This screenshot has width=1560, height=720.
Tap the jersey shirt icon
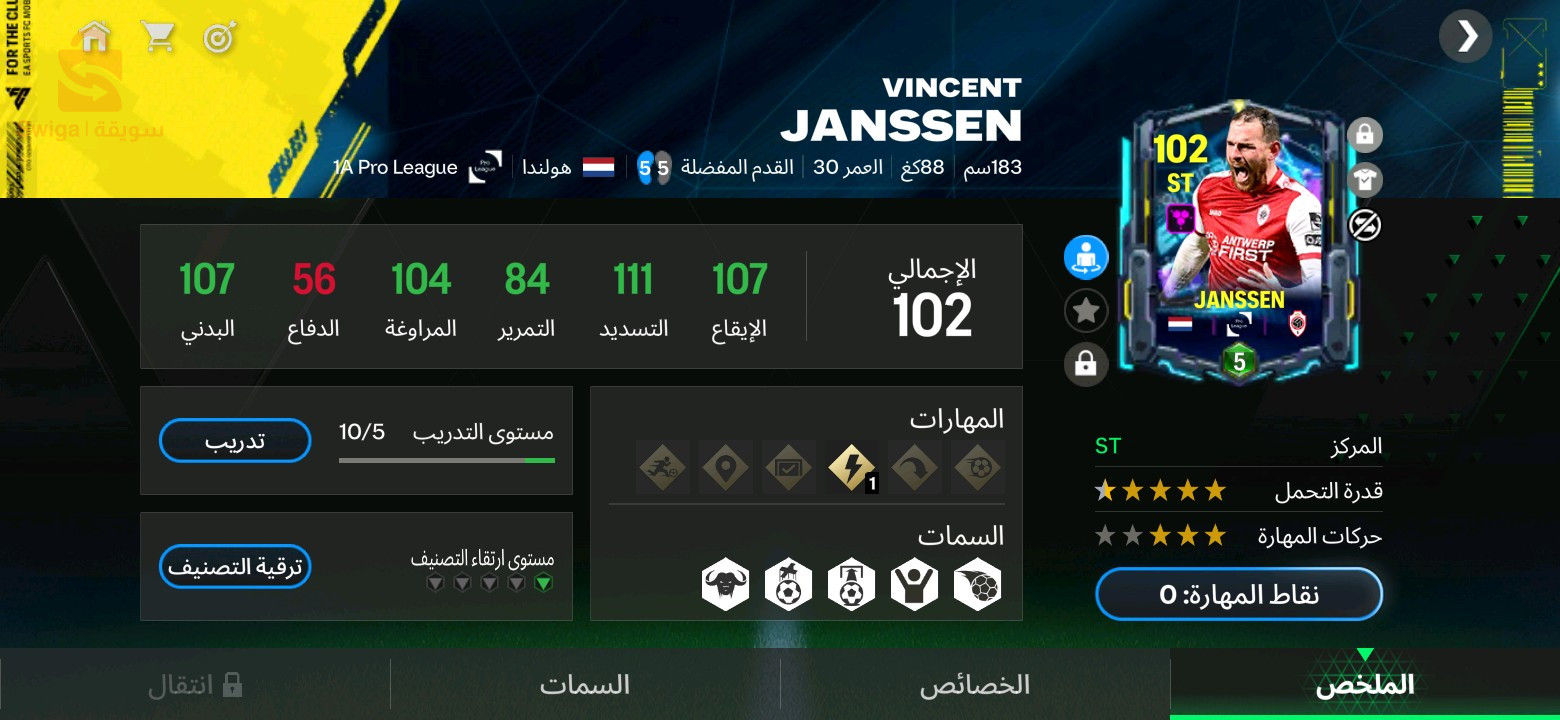1364,179
